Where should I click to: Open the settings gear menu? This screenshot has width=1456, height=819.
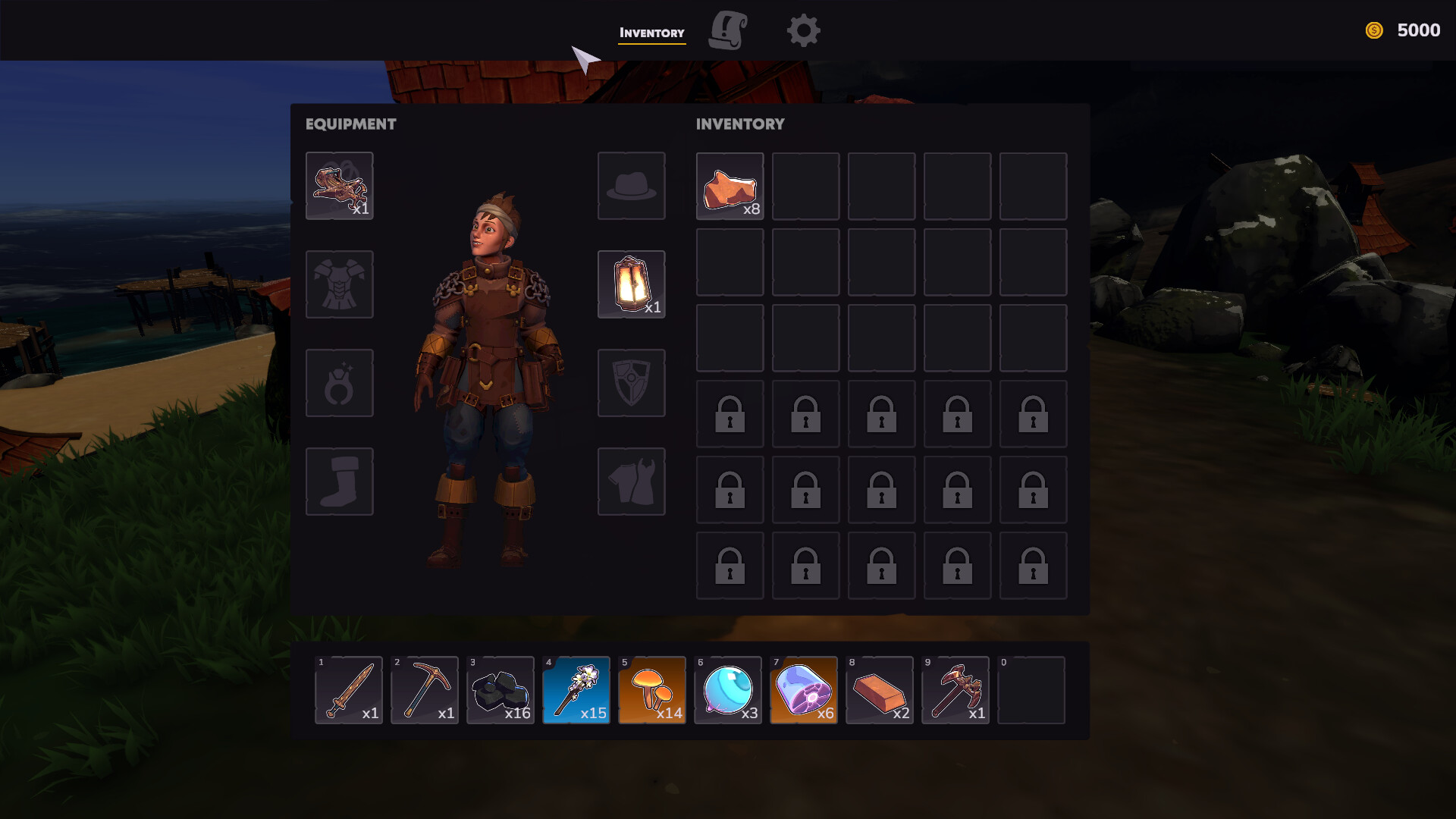pos(803,30)
